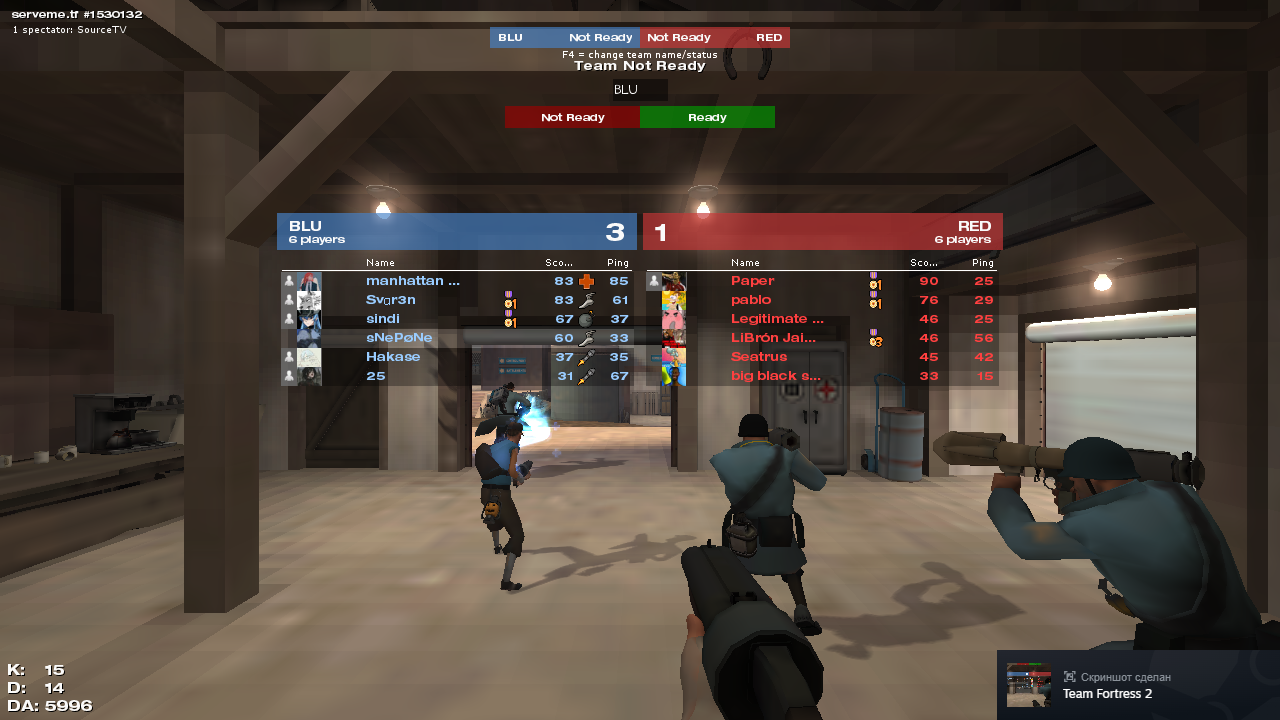Screen dimensions: 1280x720
Task: Choose LiBrón Jai in RED list
Action: pos(773,338)
